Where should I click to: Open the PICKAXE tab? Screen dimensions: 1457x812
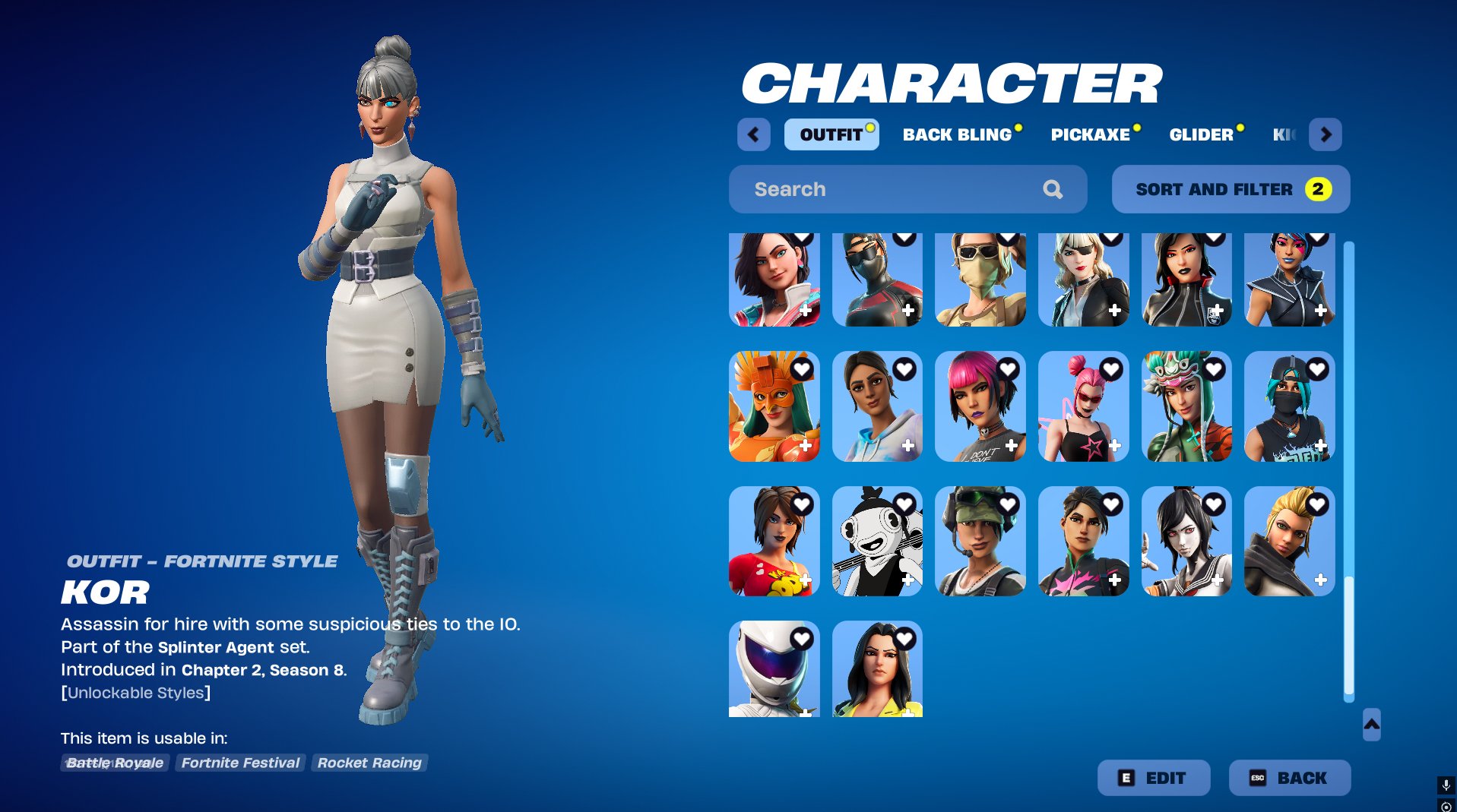[1090, 134]
